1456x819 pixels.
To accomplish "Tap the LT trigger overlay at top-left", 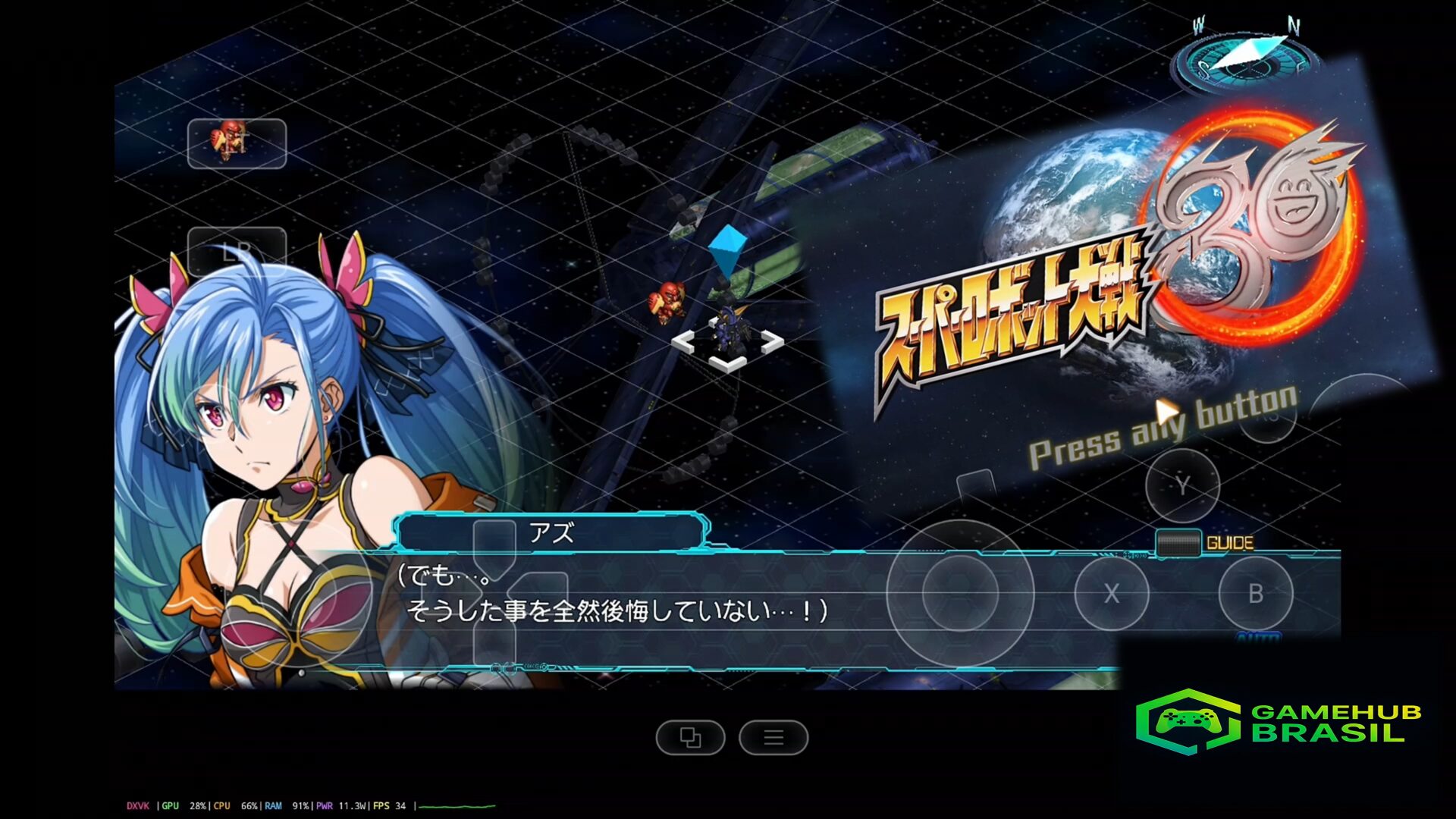I will click(x=237, y=143).
